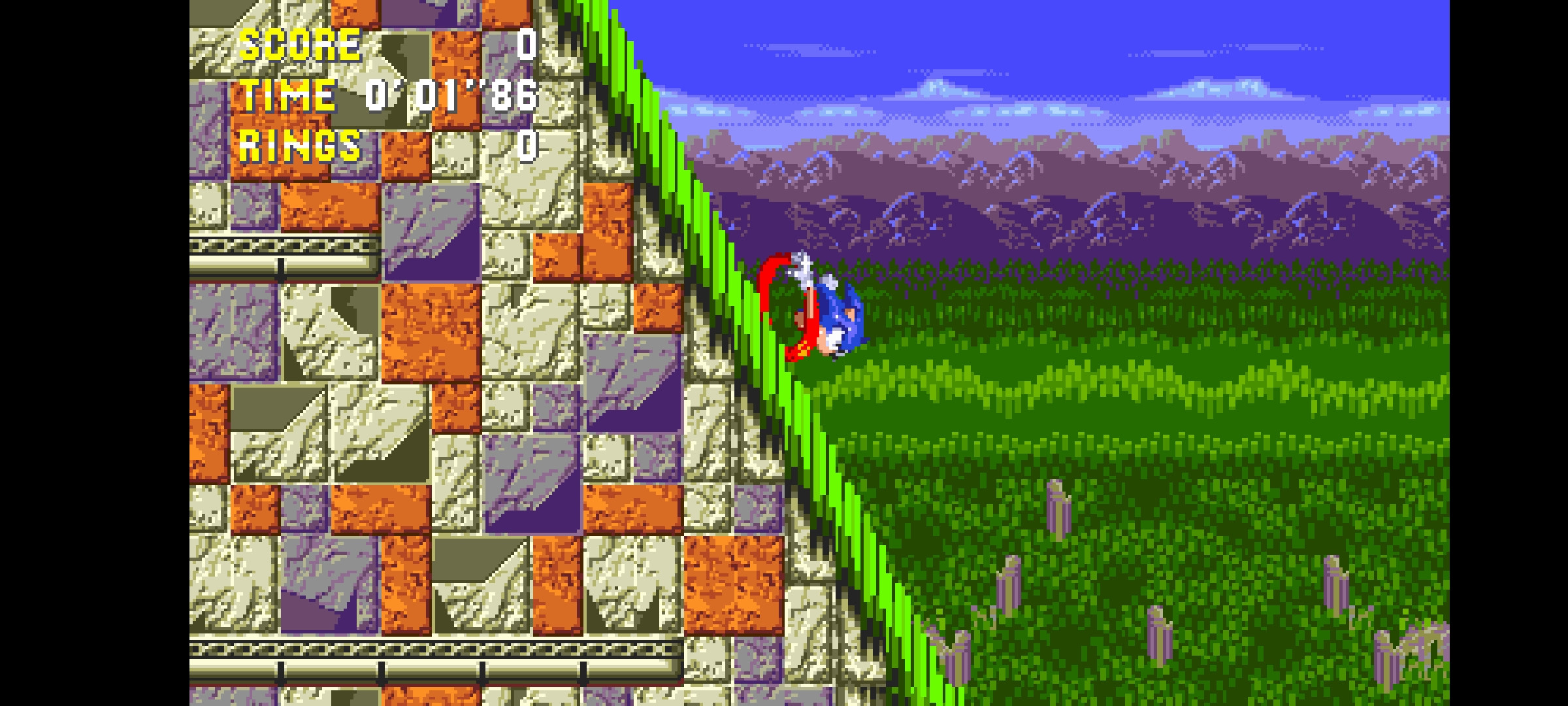Viewport: 1568px width, 706px height.
Task: Click the rings counter showing 0
Action: pyautogui.click(x=527, y=149)
